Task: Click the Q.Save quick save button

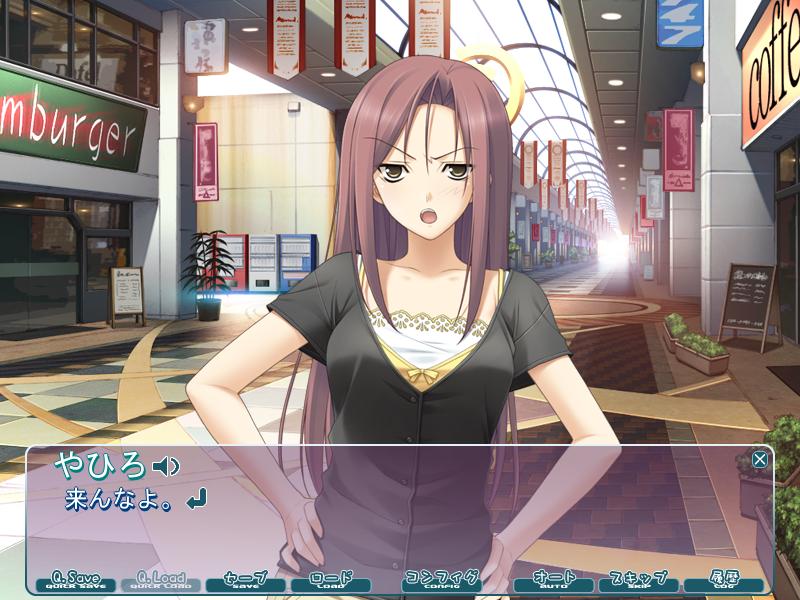Action: (x=76, y=580)
